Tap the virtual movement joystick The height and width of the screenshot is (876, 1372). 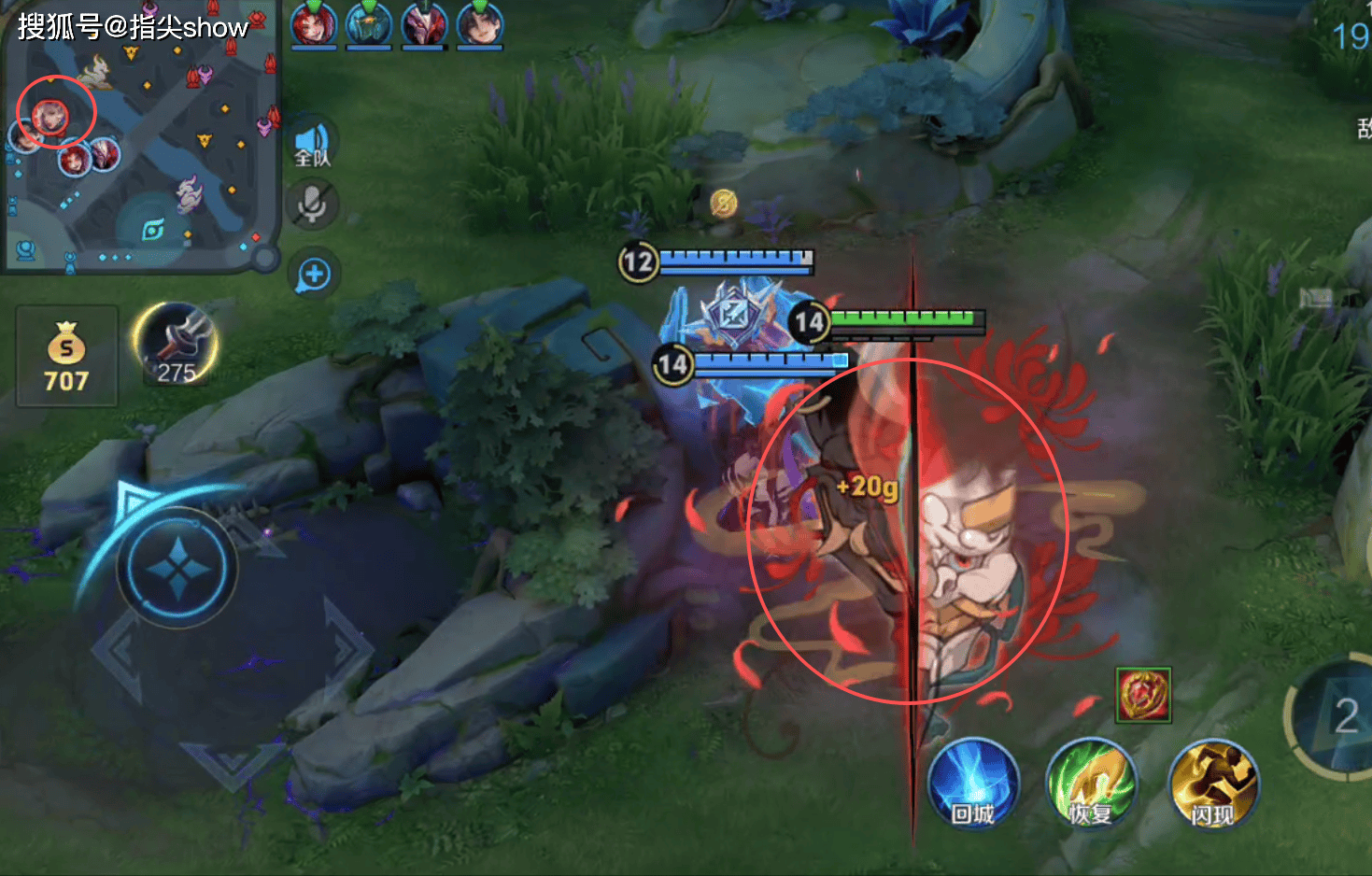tap(177, 568)
